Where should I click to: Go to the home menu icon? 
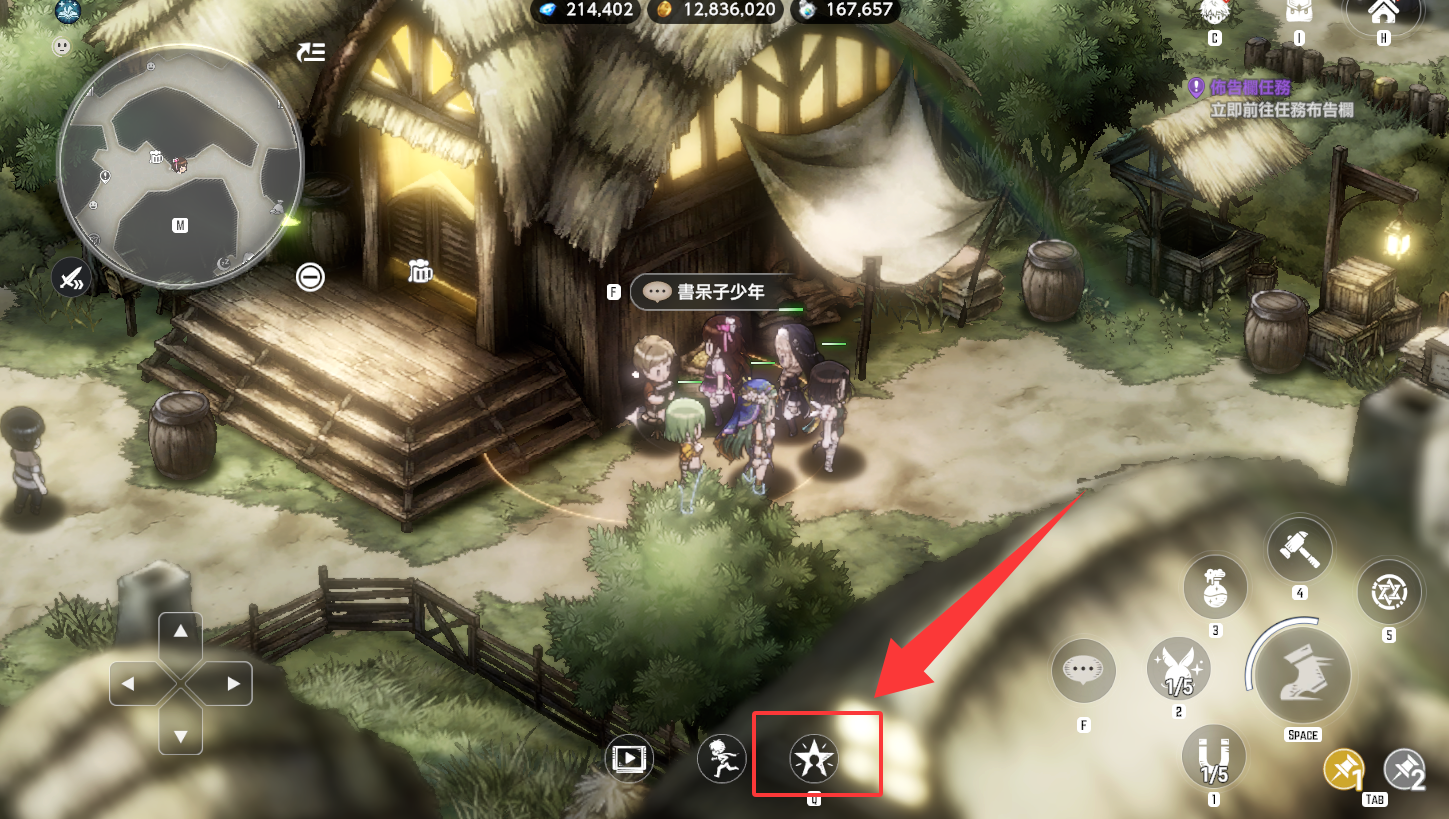[1383, 14]
